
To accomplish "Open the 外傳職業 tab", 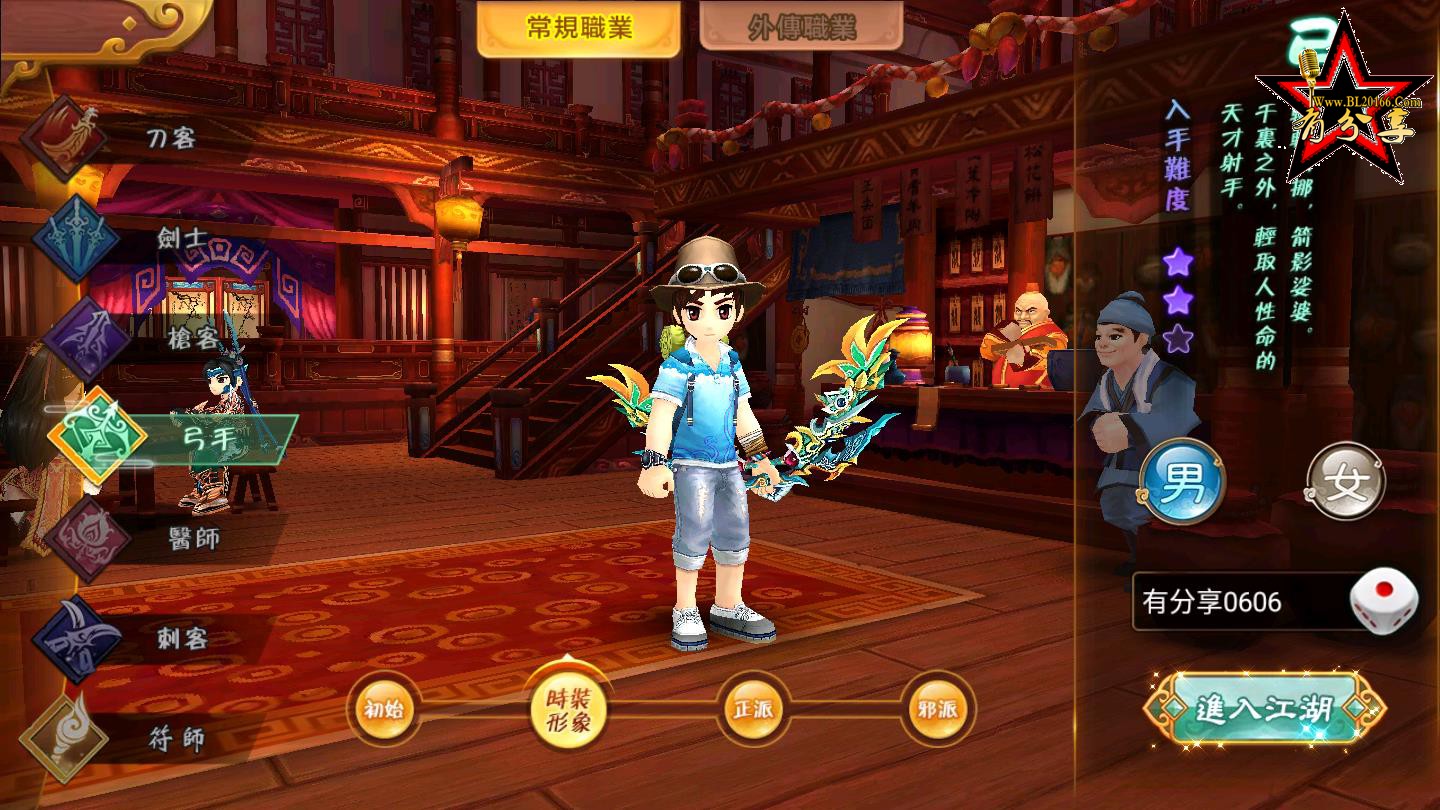I will click(801, 28).
